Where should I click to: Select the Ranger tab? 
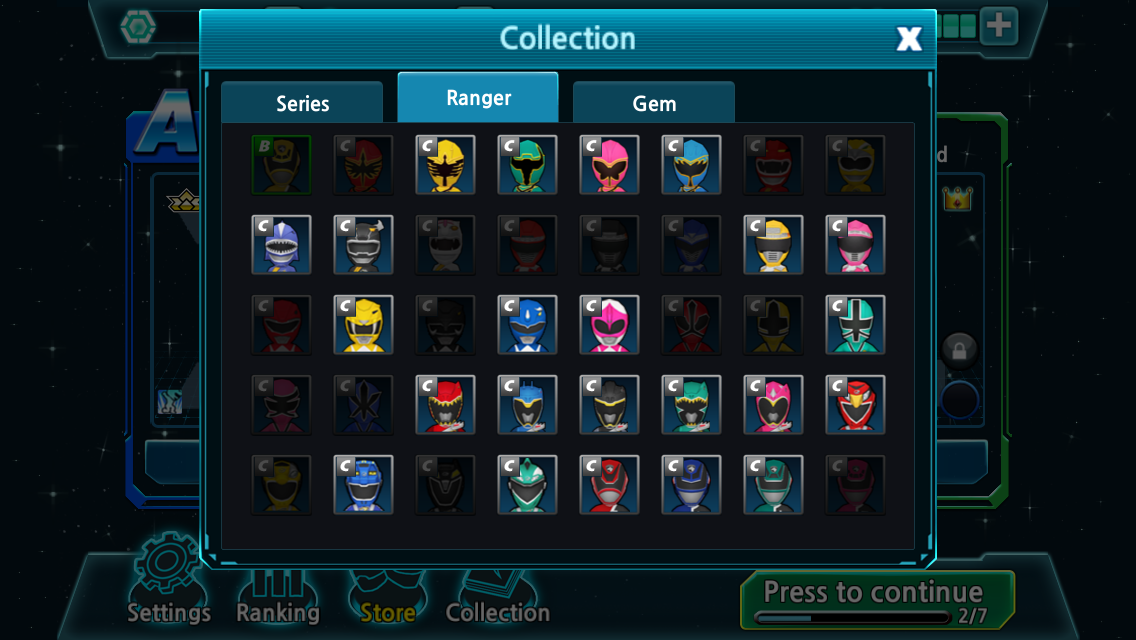coord(478,98)
